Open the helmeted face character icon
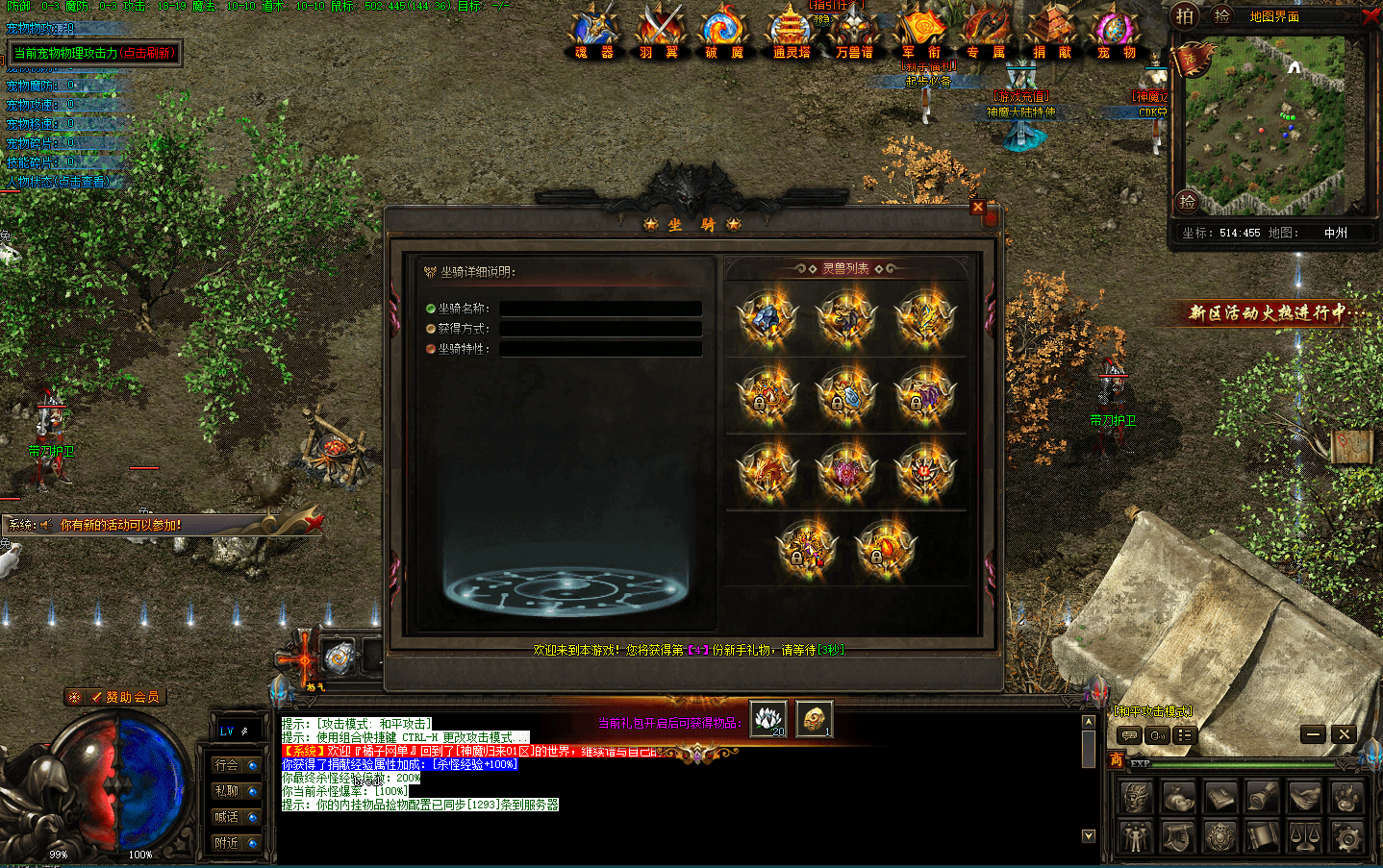 point(1136,797)
